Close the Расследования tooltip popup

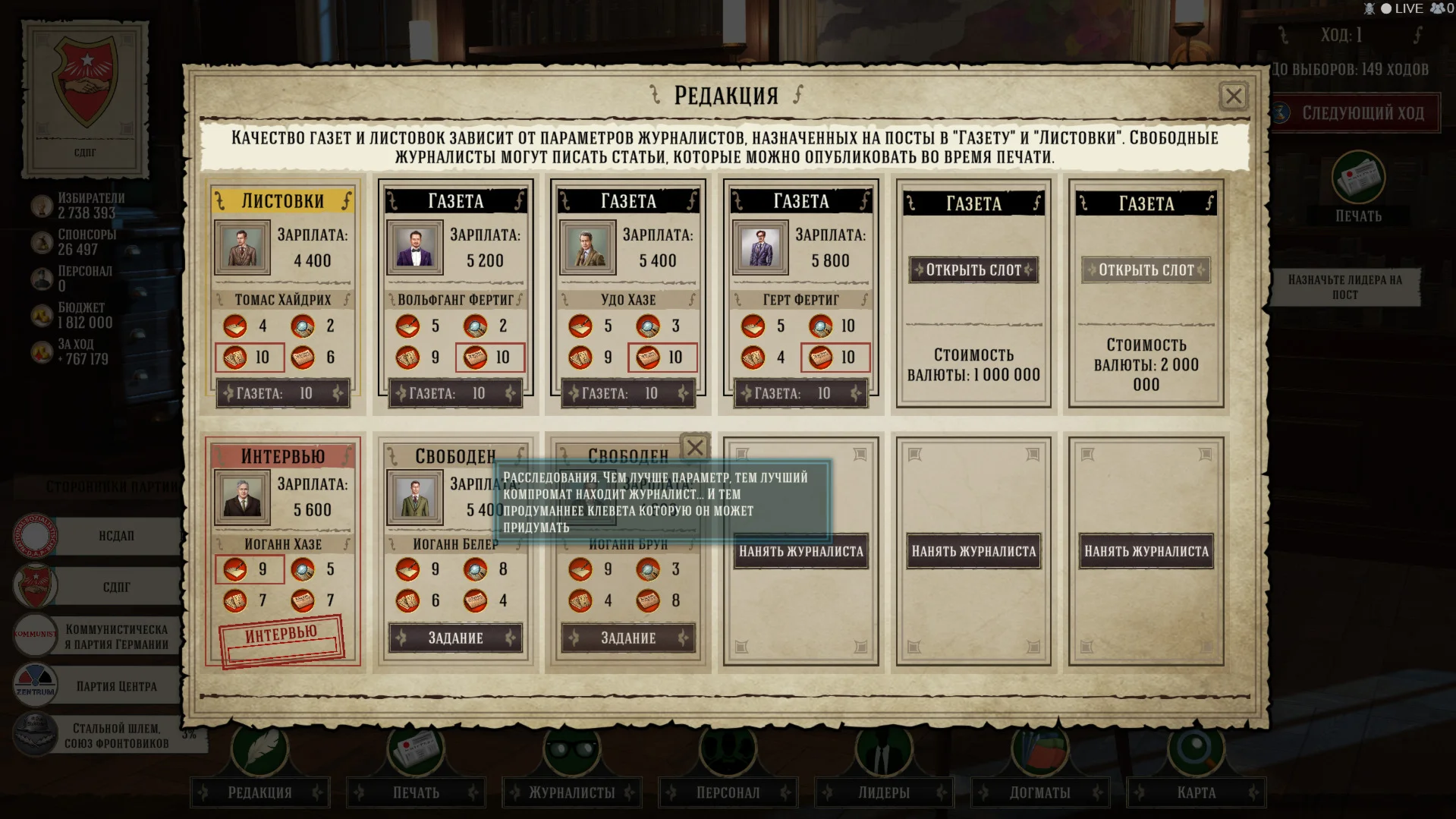(x=694, y=448)
